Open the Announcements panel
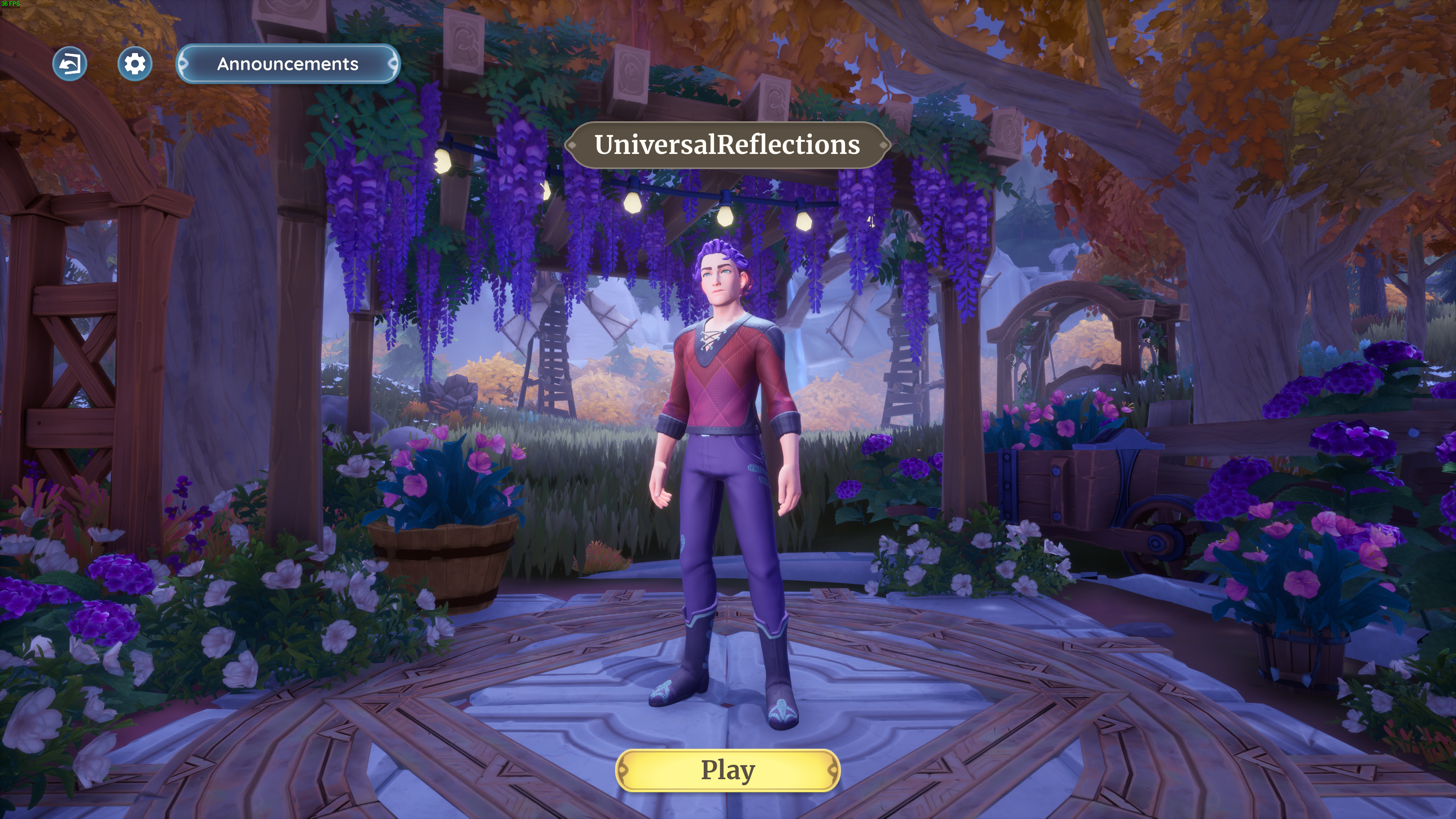The image size is (1456, 819). [x=288, y=64]
